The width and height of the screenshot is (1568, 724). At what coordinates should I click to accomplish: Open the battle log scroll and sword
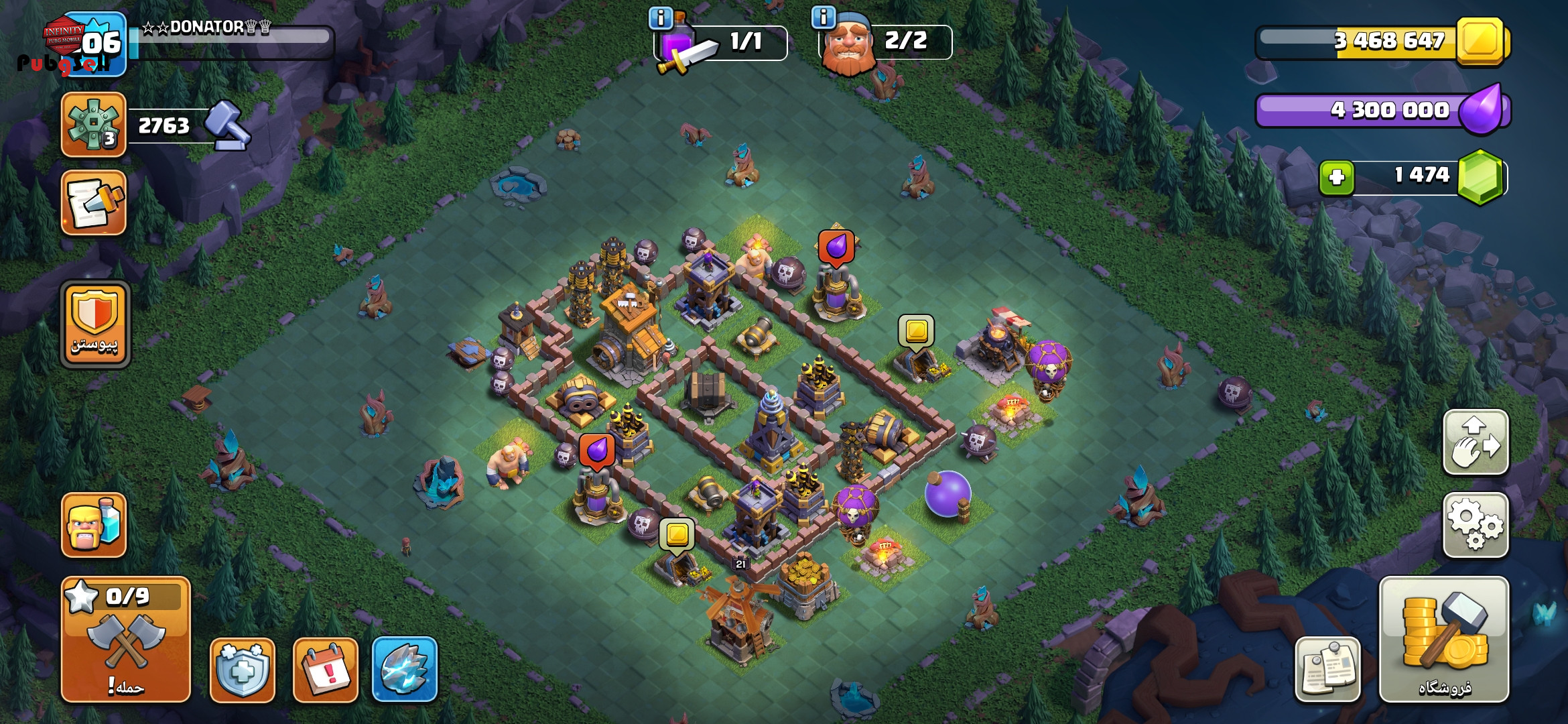pyautogui.click(x=94, y=202)
